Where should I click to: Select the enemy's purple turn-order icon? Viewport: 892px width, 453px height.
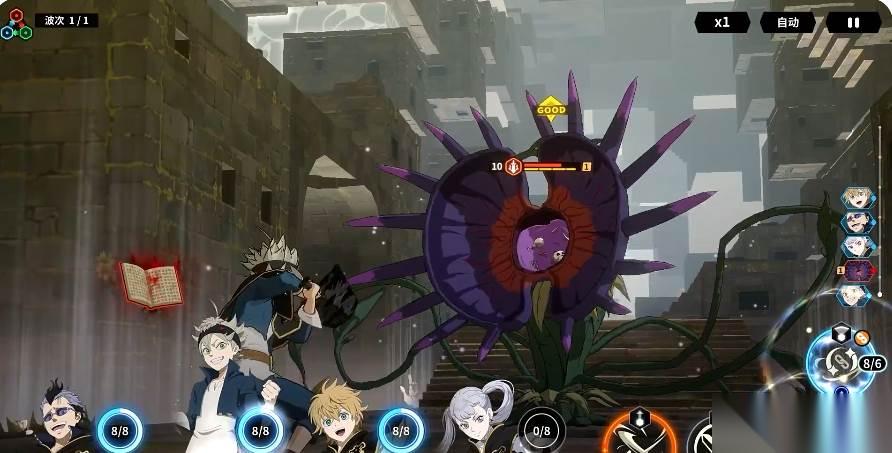pos(857,270)
